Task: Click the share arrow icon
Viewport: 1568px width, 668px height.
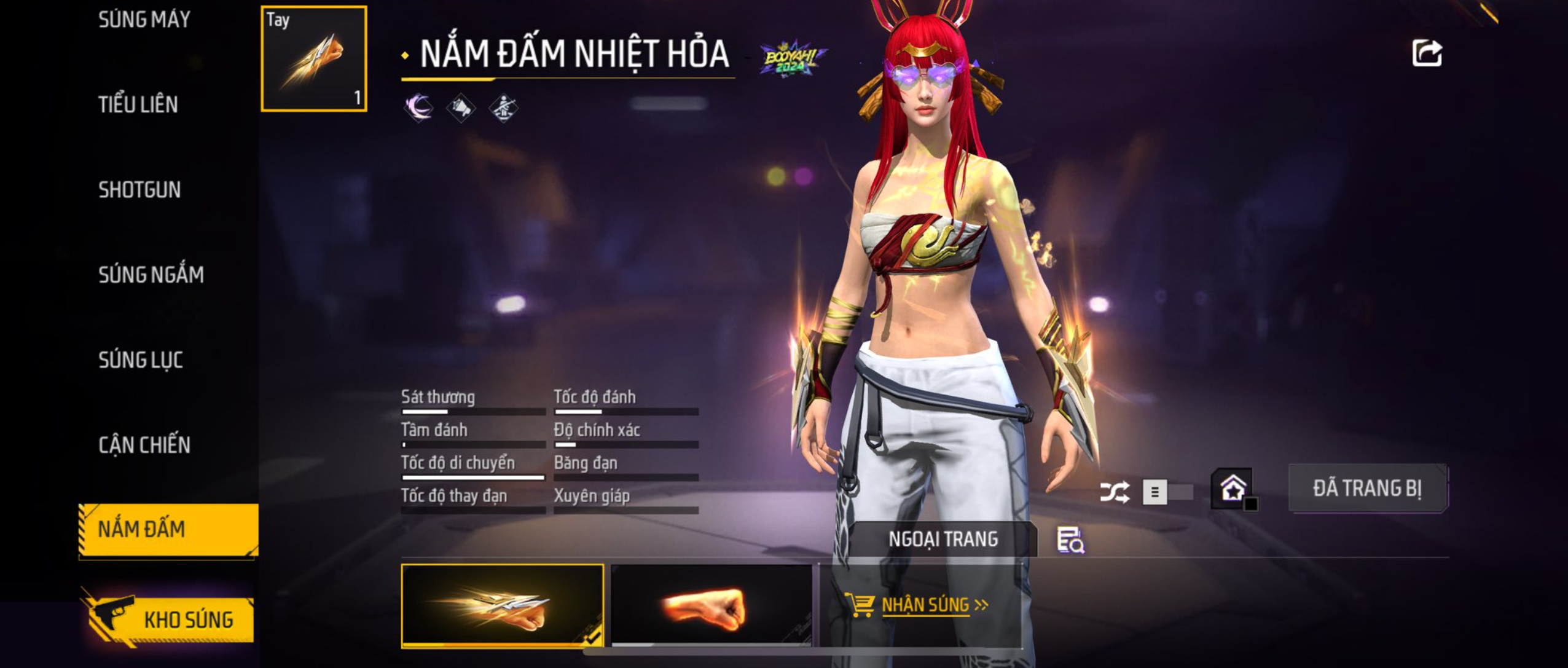Action: [1427, 53]
